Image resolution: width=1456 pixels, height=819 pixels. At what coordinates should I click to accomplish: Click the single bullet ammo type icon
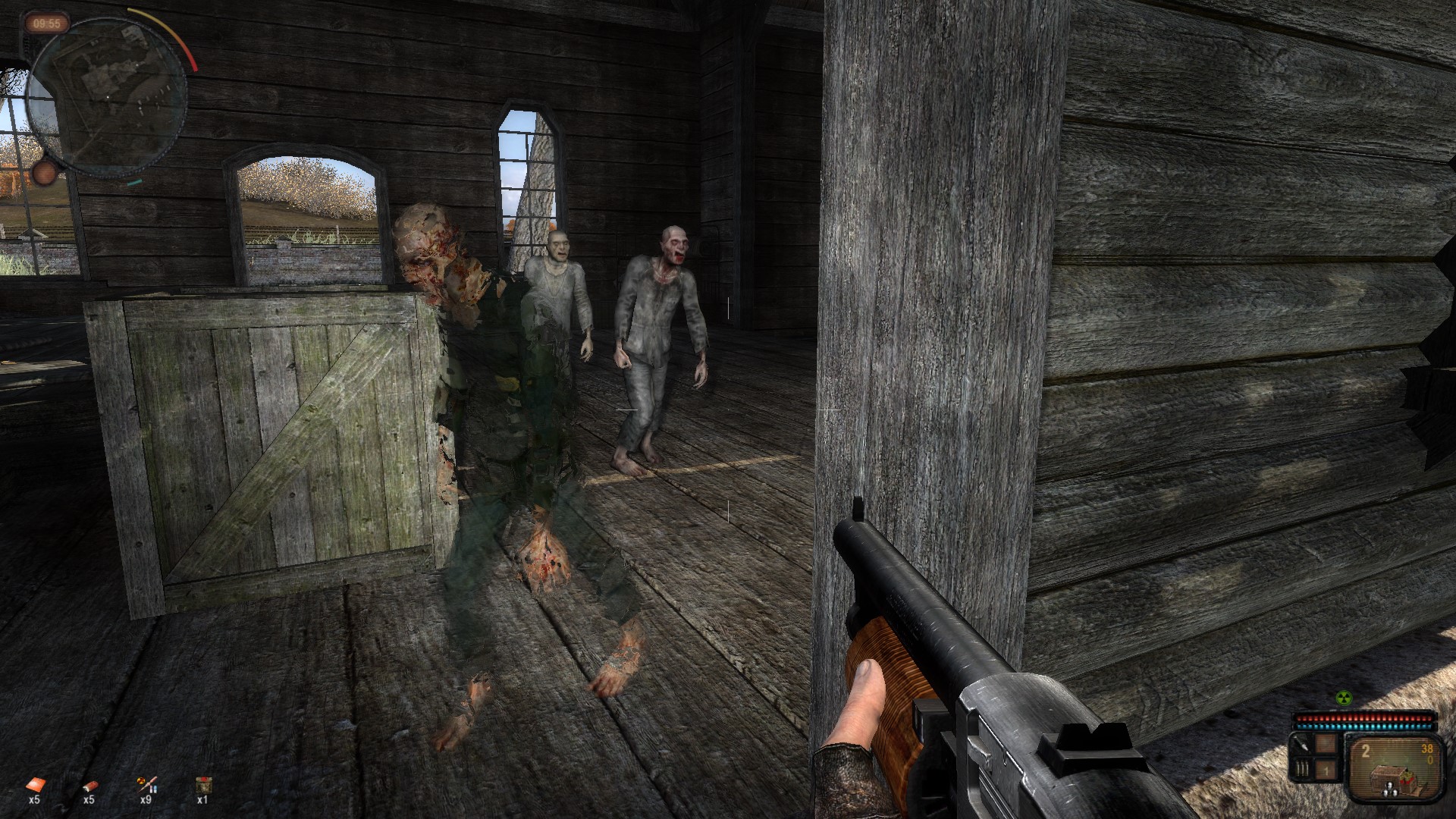1301,745
